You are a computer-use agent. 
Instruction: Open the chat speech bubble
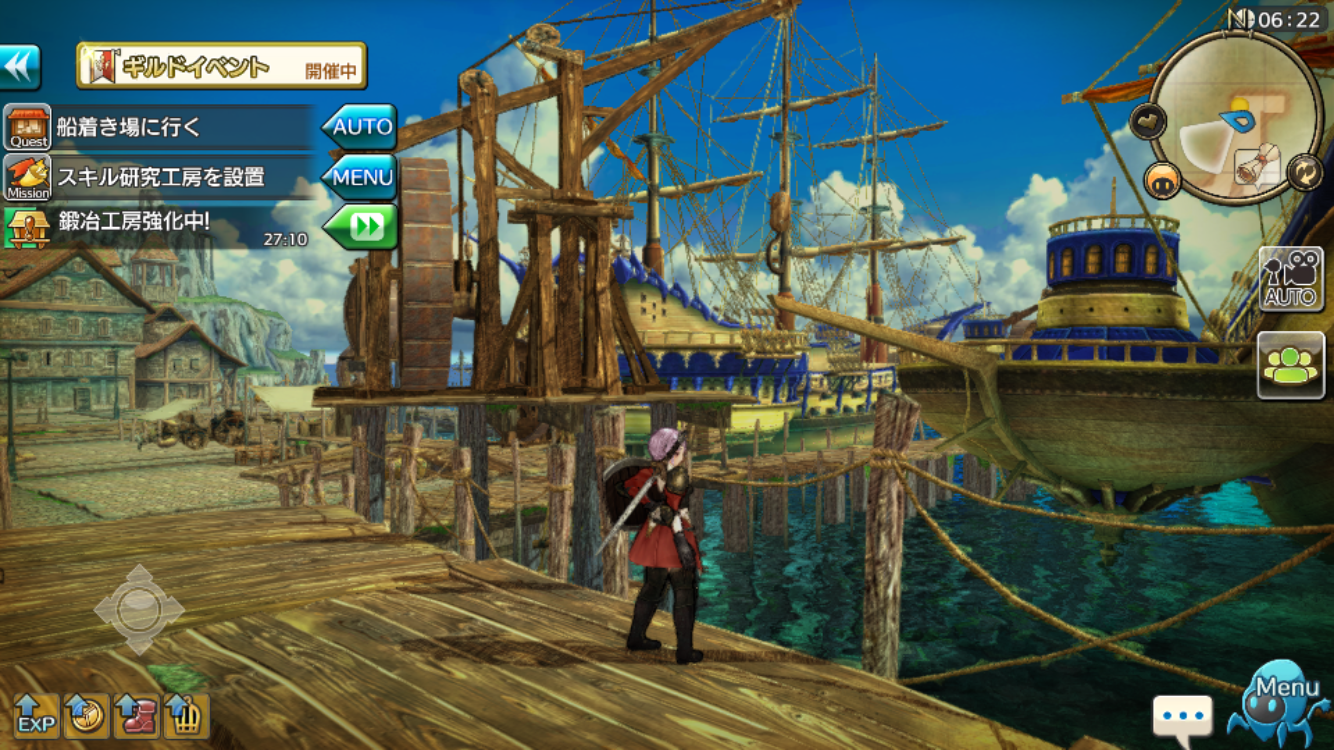(1182, 716)
